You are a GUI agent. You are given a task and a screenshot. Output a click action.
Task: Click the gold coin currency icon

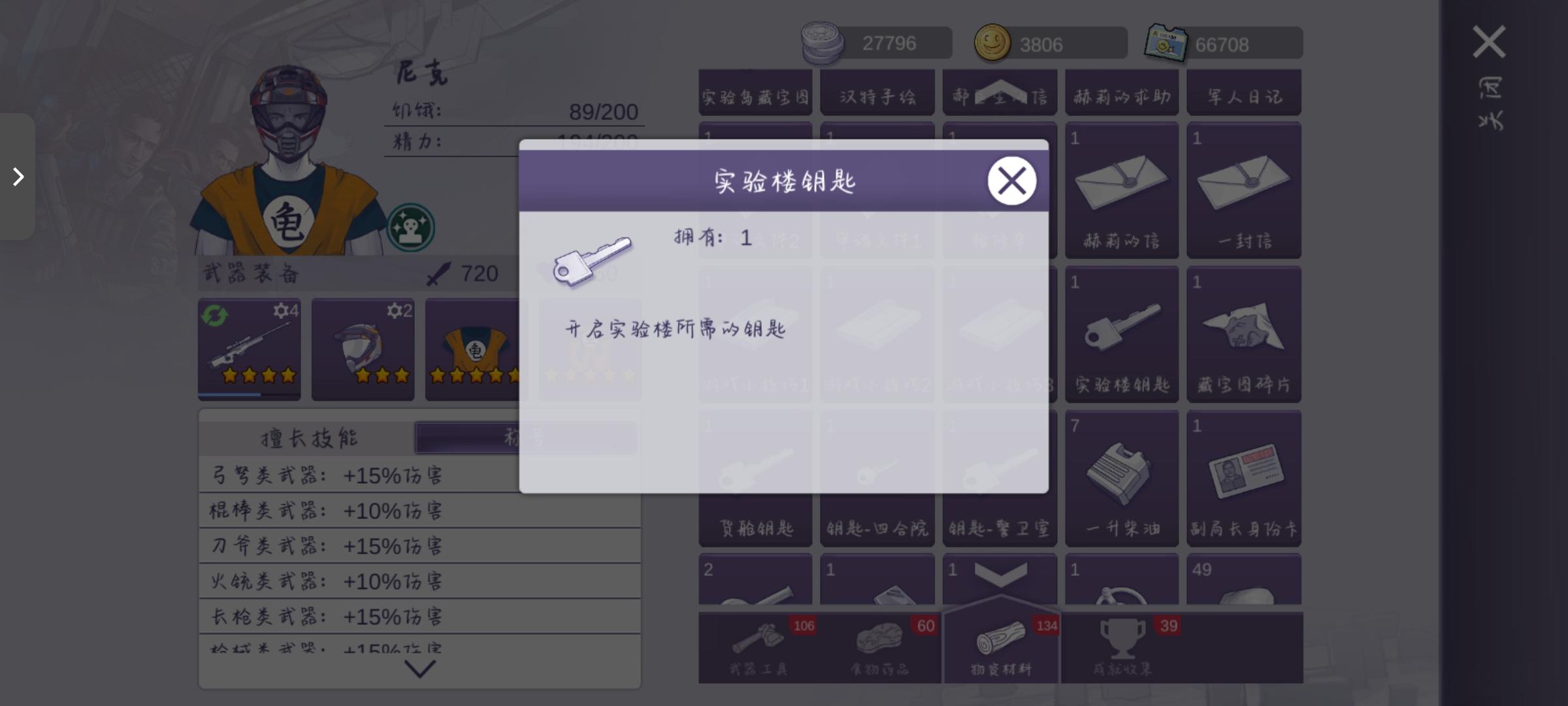994,42
